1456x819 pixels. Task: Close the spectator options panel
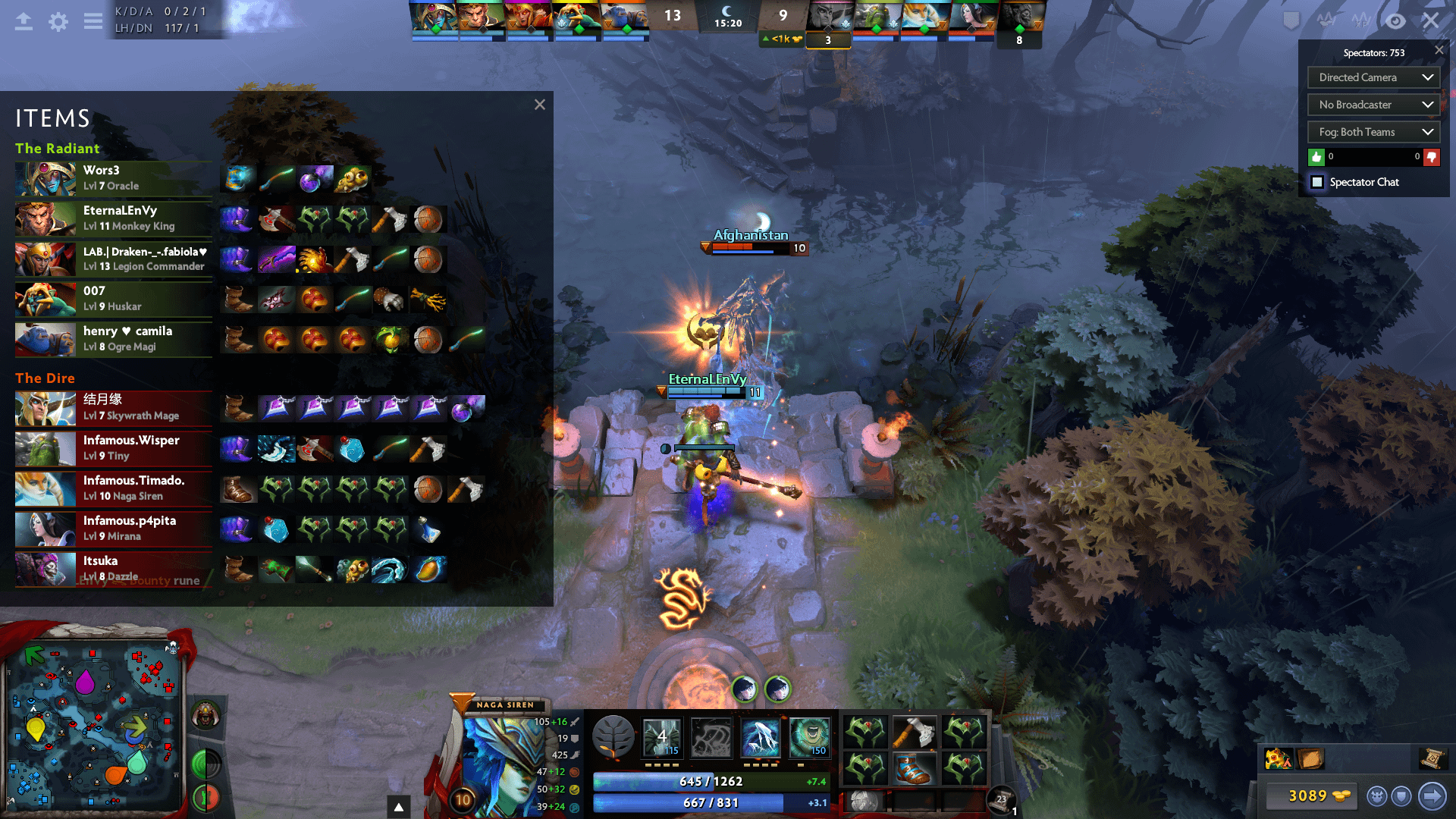coord(1439,50)
